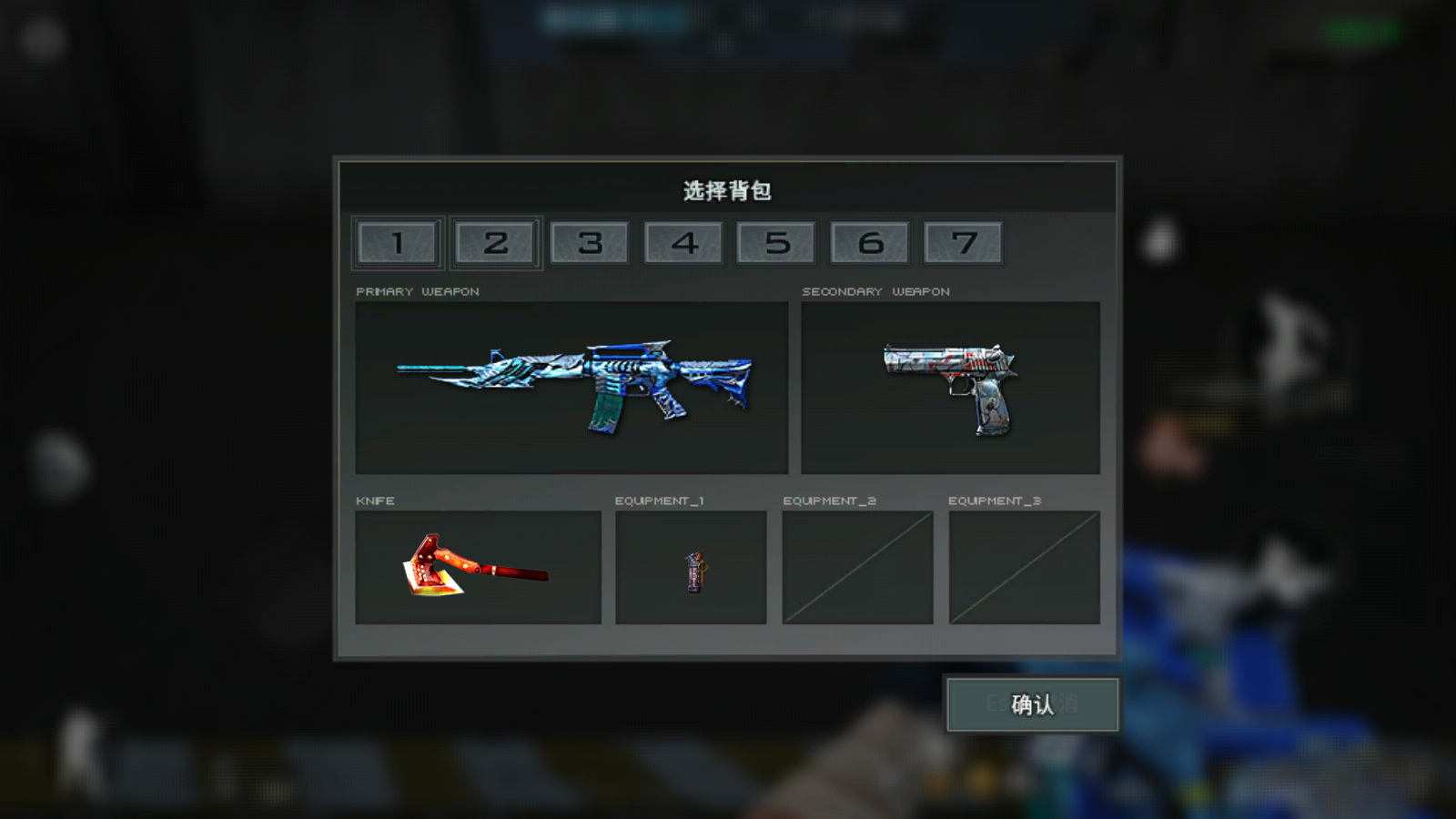Viewport: 1456px width, 819px height.
Task: Click the Secondary Weapon panel
Action: pos(949,387)
